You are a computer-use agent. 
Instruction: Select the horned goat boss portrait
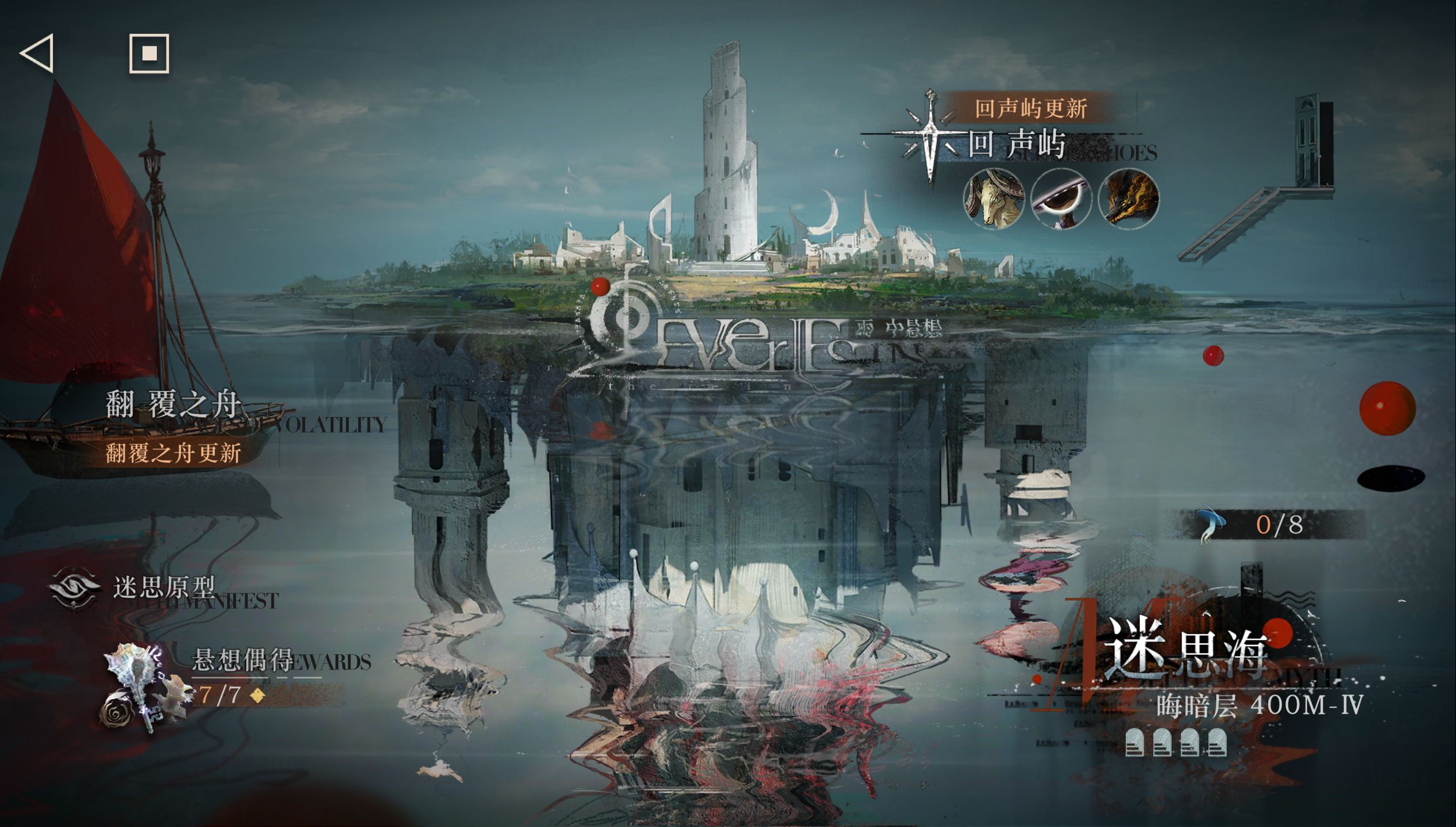click(994, 199)
